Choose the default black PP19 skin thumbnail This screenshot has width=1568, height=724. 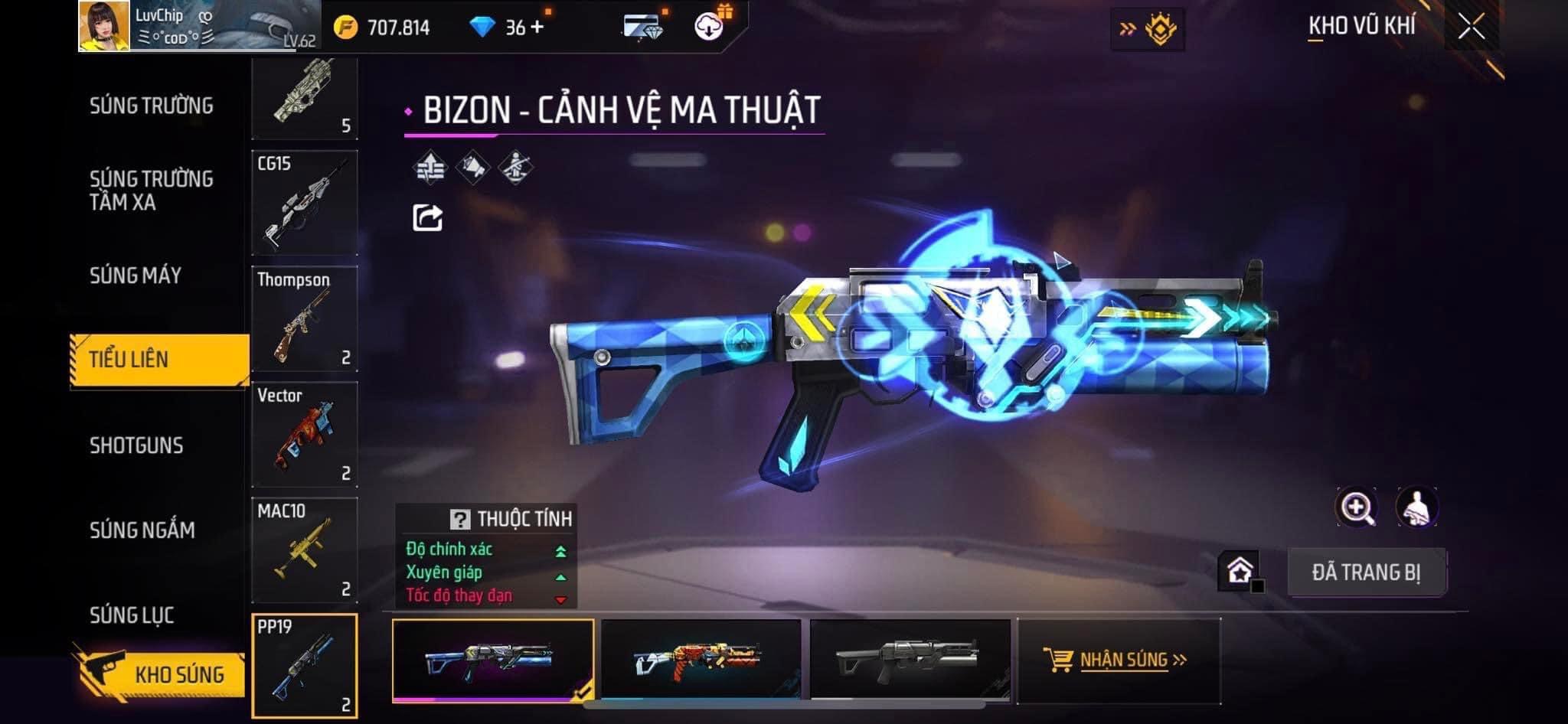coord(910,659)
